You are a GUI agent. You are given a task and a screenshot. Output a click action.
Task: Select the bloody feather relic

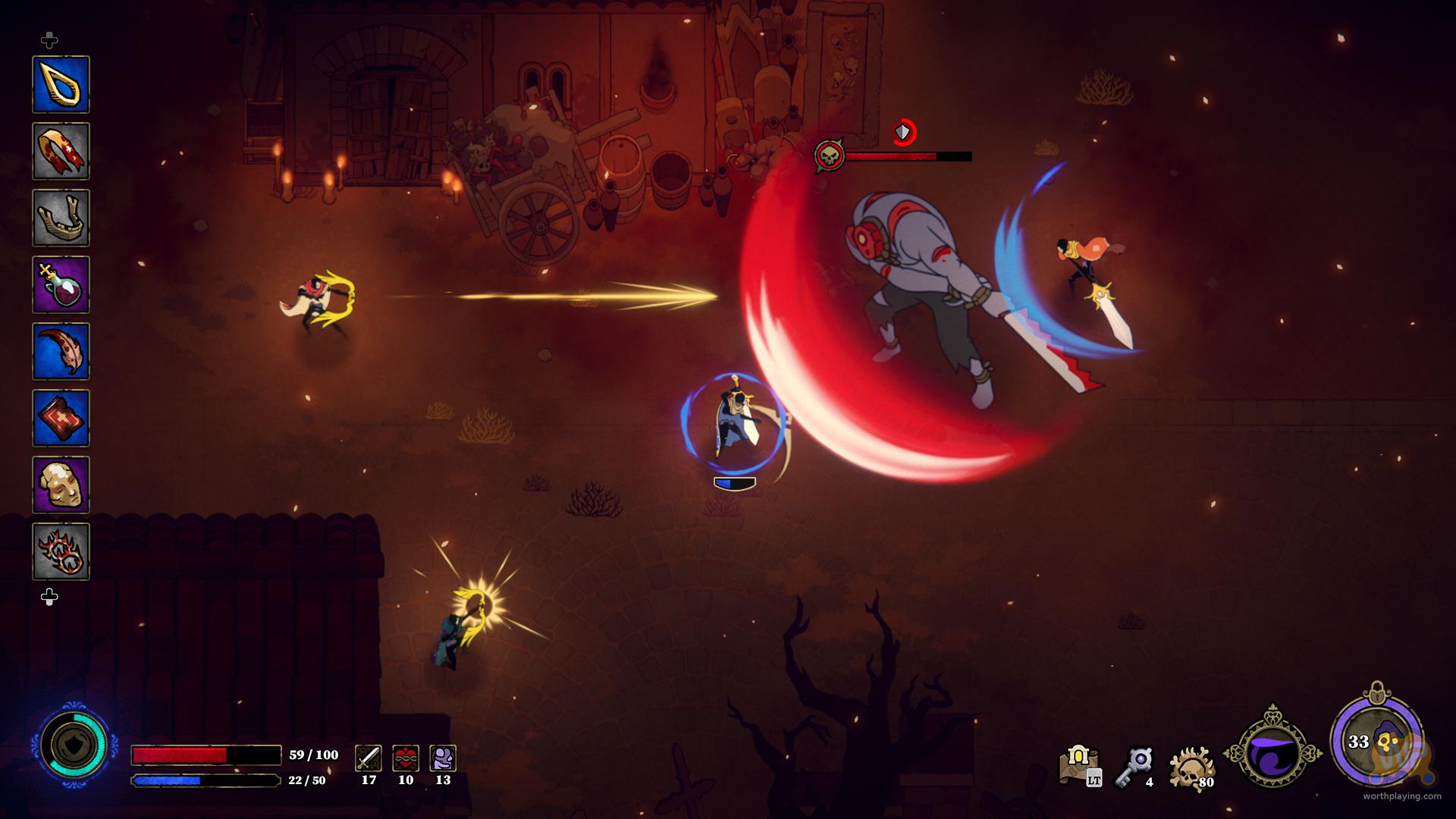[61, 351]
